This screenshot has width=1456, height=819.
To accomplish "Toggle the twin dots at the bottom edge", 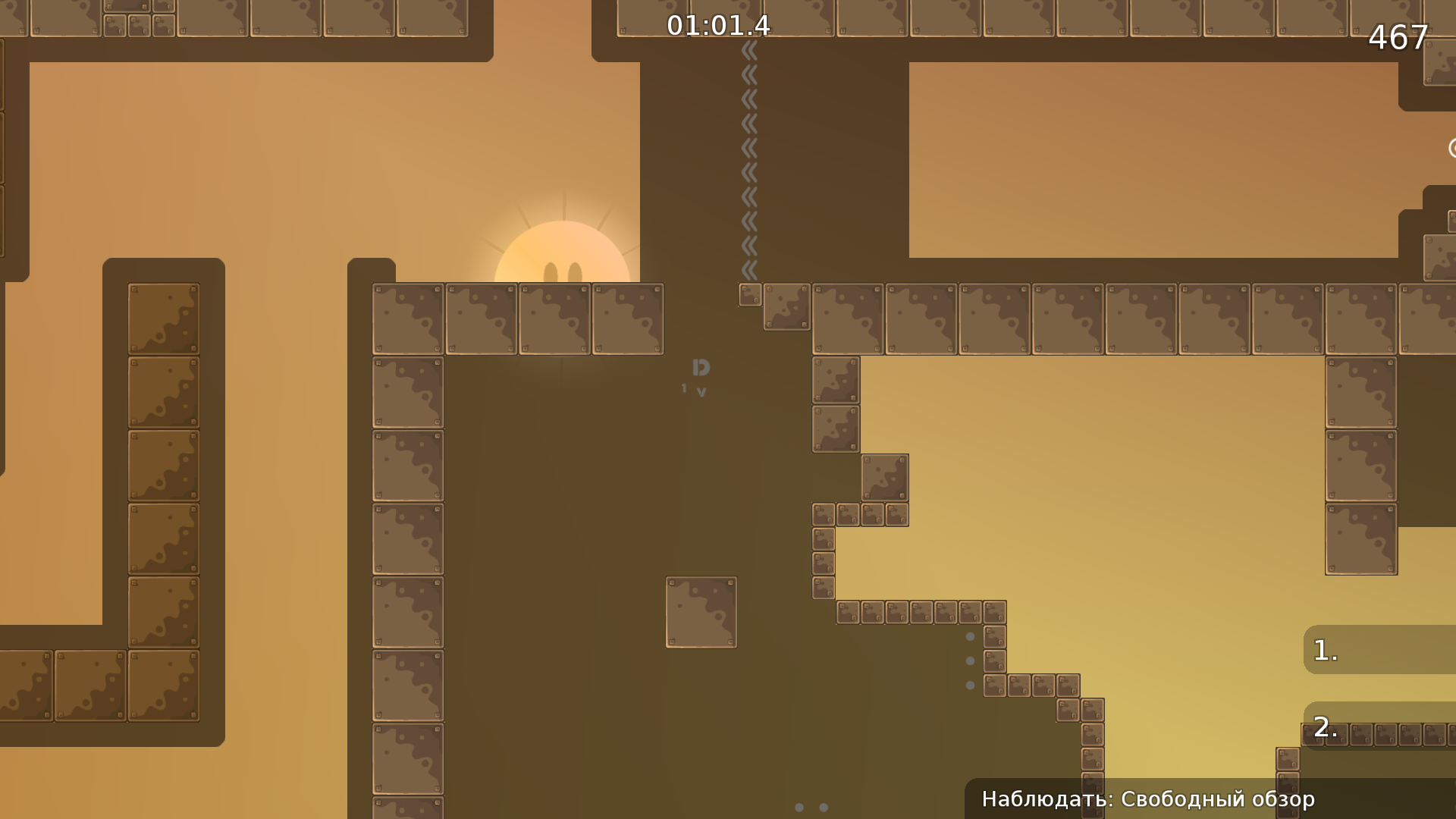I will (811, 806).
